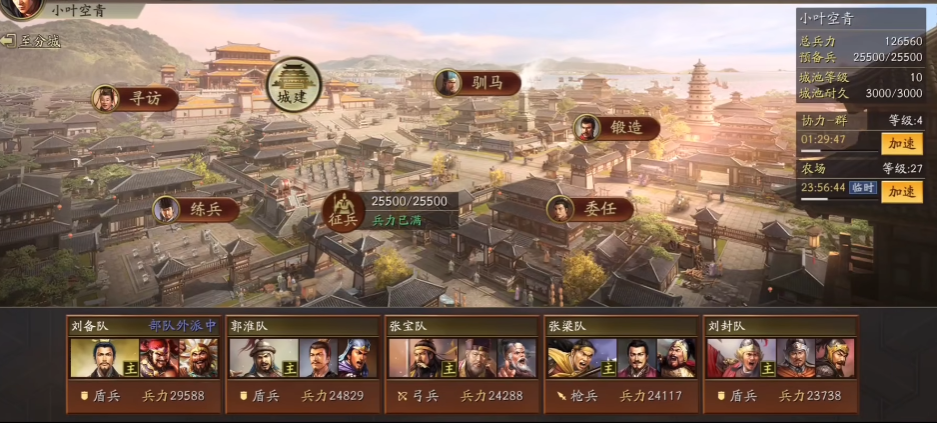The height and width of the screenshot is (423, 937).
Task: Click the 征兵 conscription button
Action: 342,210
